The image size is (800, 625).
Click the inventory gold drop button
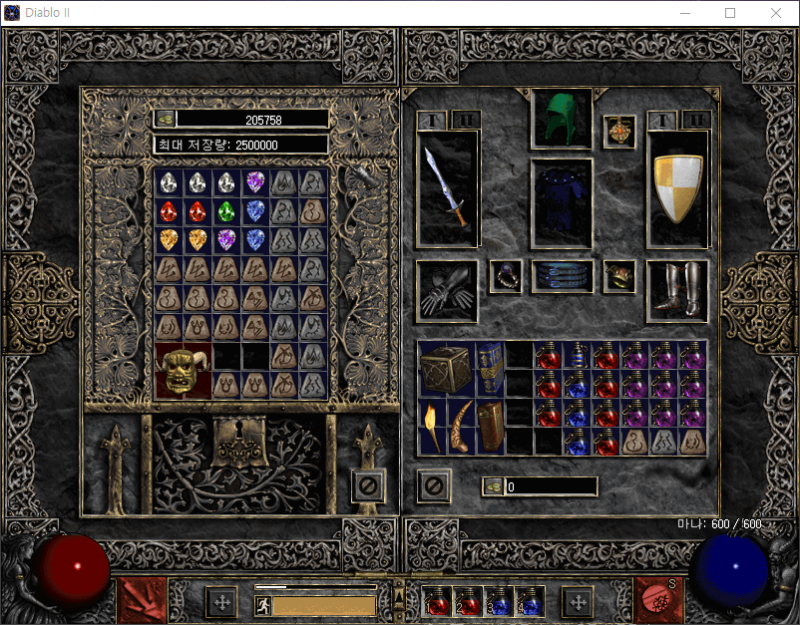coord(493,487)
